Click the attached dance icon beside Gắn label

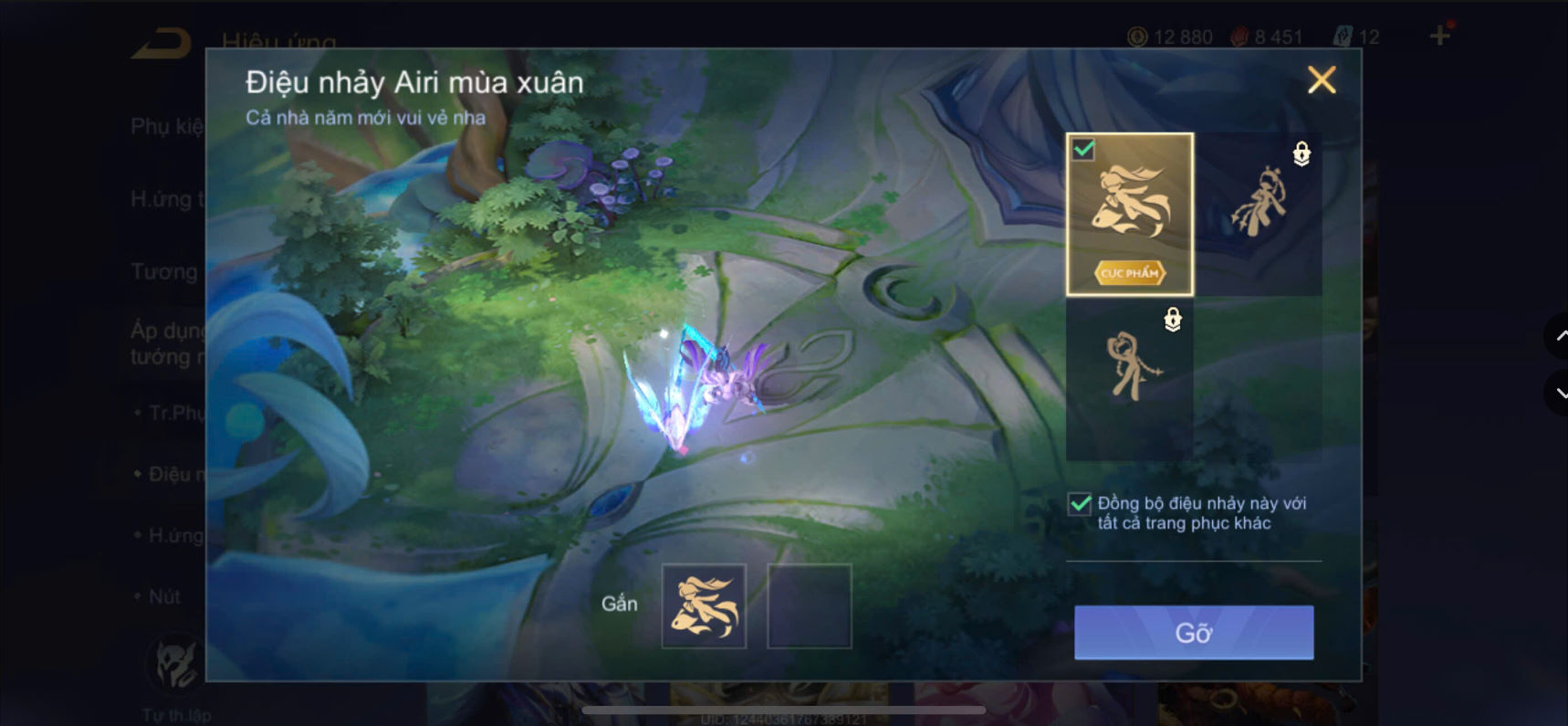coord(704,605)
